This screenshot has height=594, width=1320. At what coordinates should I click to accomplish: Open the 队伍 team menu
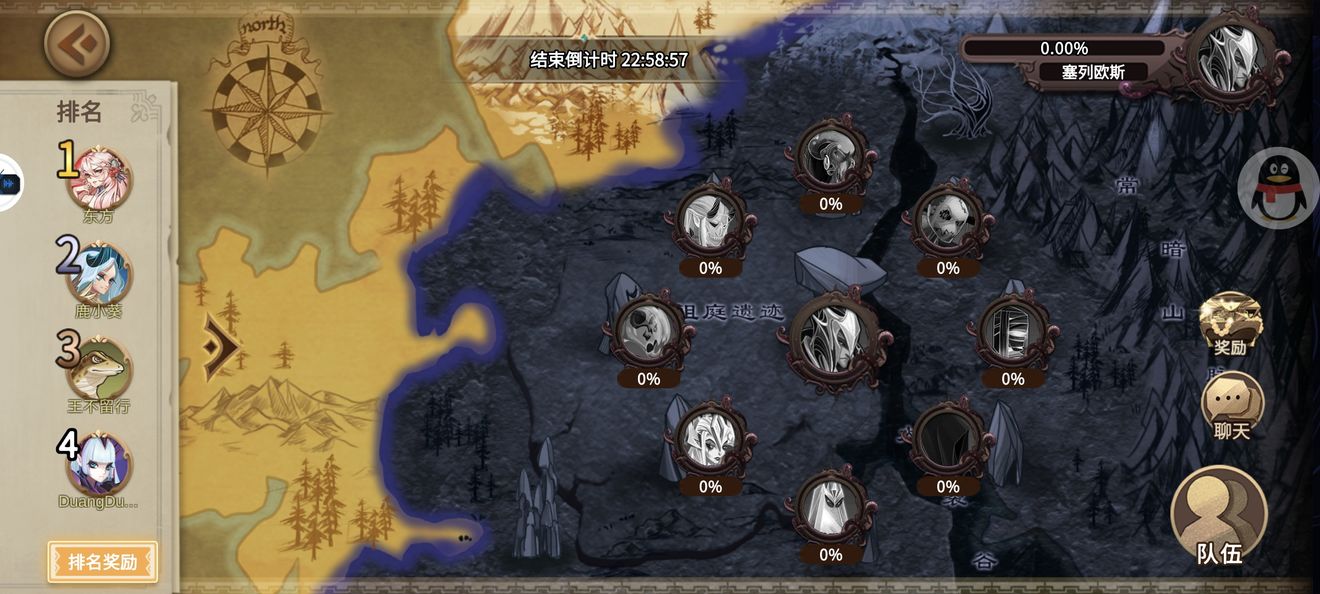tap(1219, 516)
